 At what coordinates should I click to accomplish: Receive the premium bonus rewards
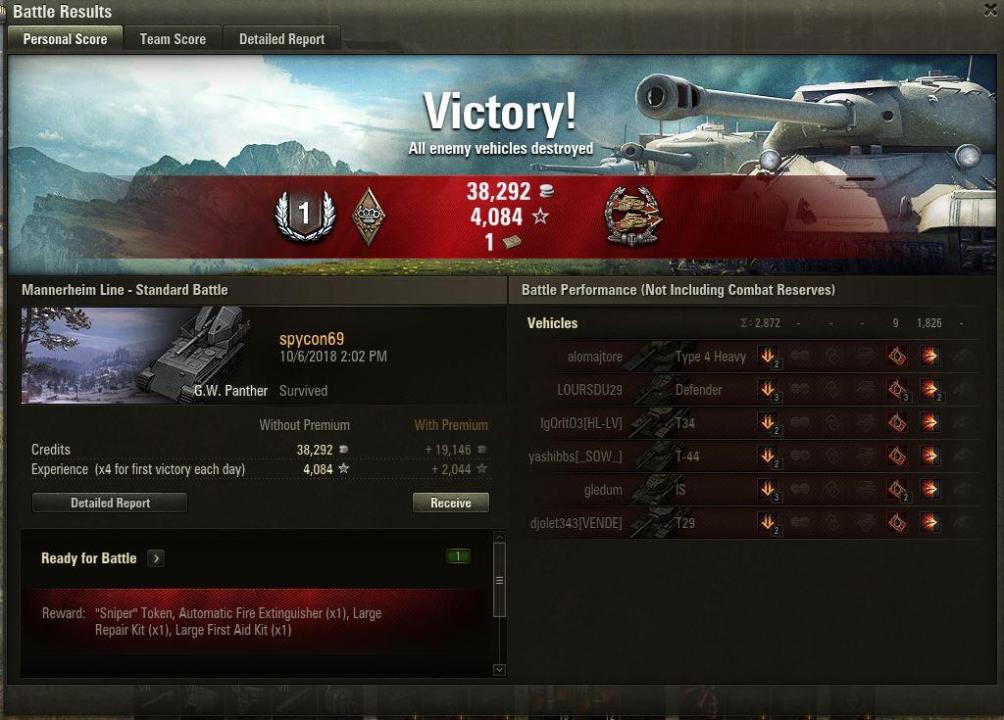(x=450, y=503)
